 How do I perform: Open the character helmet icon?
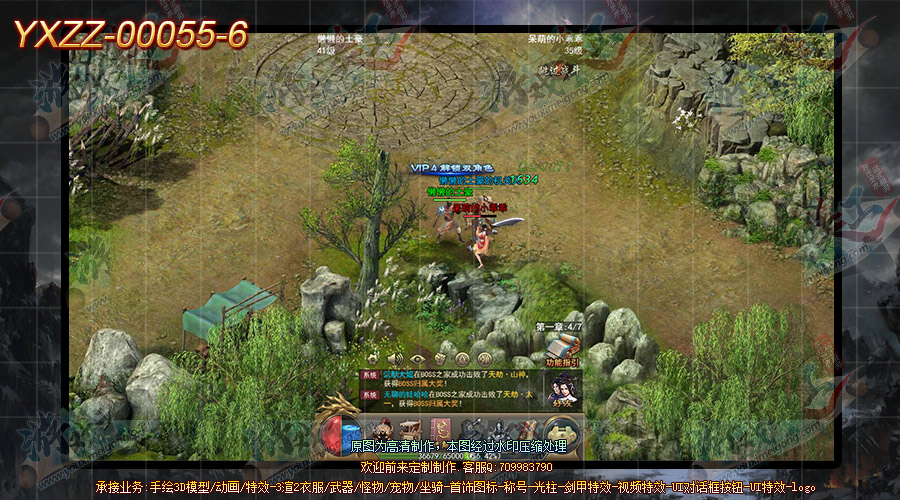[x=383, y=429]
